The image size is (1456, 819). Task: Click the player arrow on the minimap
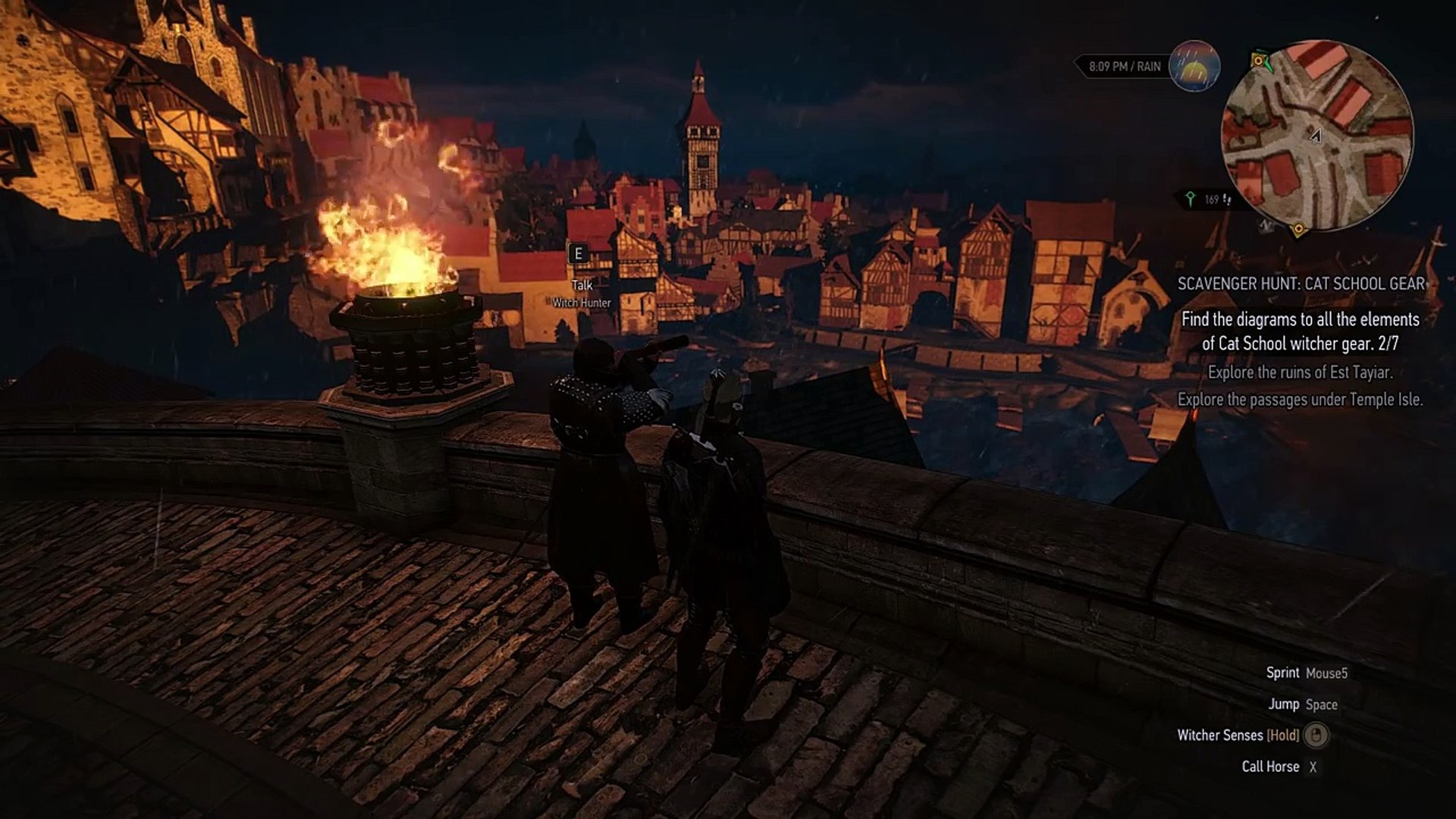click(1315, 136)
